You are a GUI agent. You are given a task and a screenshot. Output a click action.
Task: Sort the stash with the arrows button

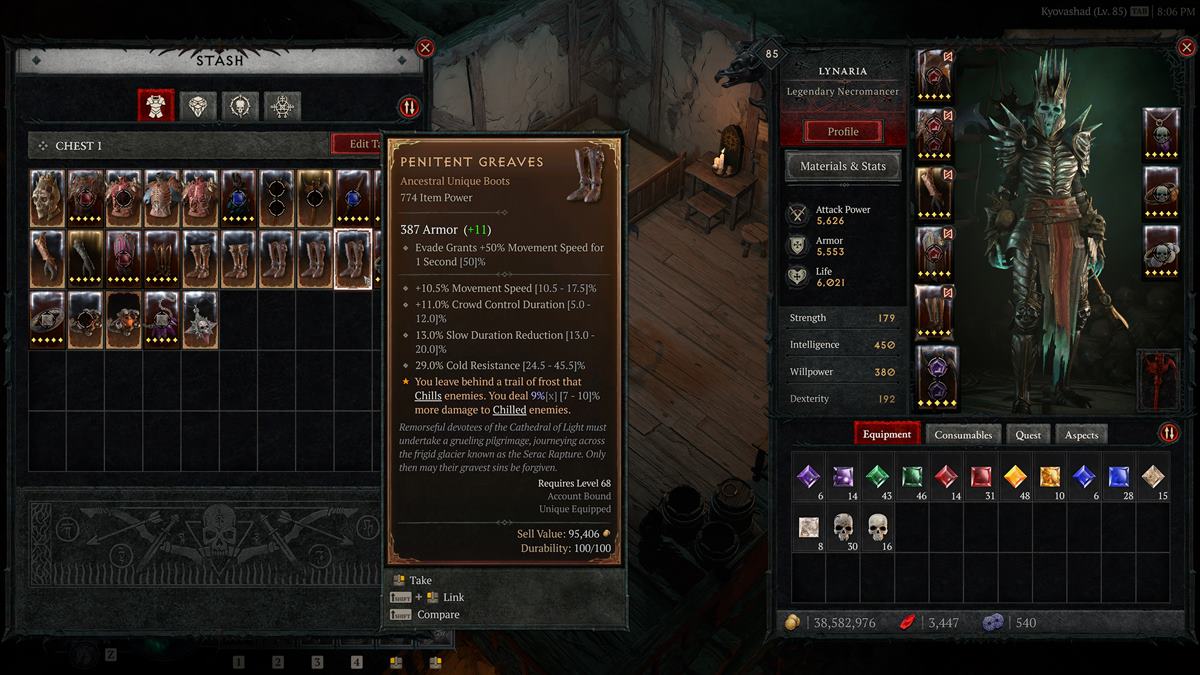click(409, 107)
